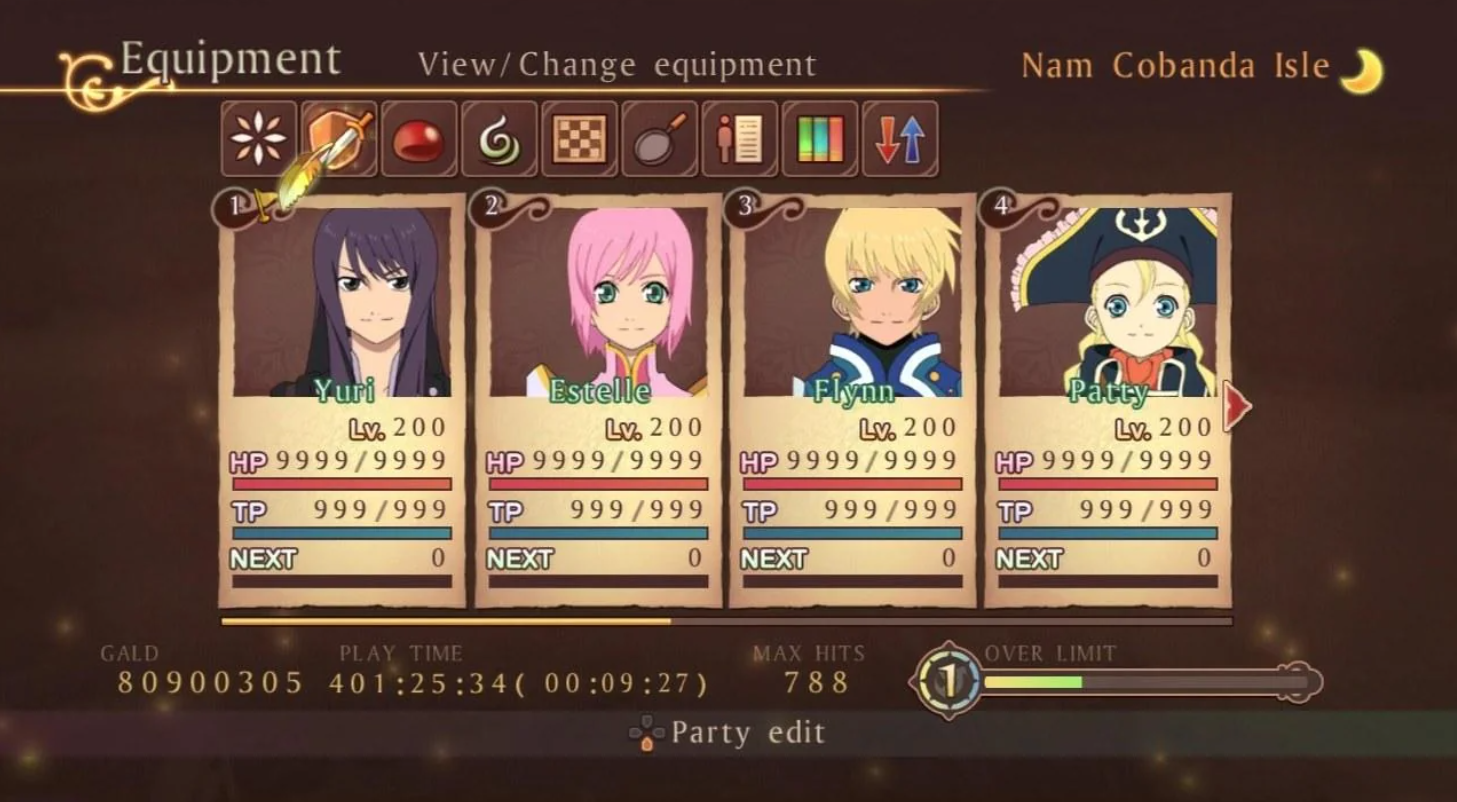The image size is (1457, 802).
Task: Pick Flynn's character card
Action: 853,400
